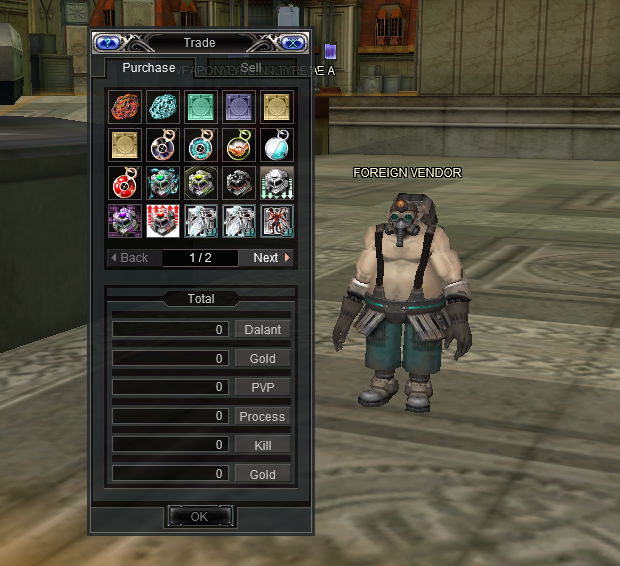Select the purple square plate item

point(238,106)
